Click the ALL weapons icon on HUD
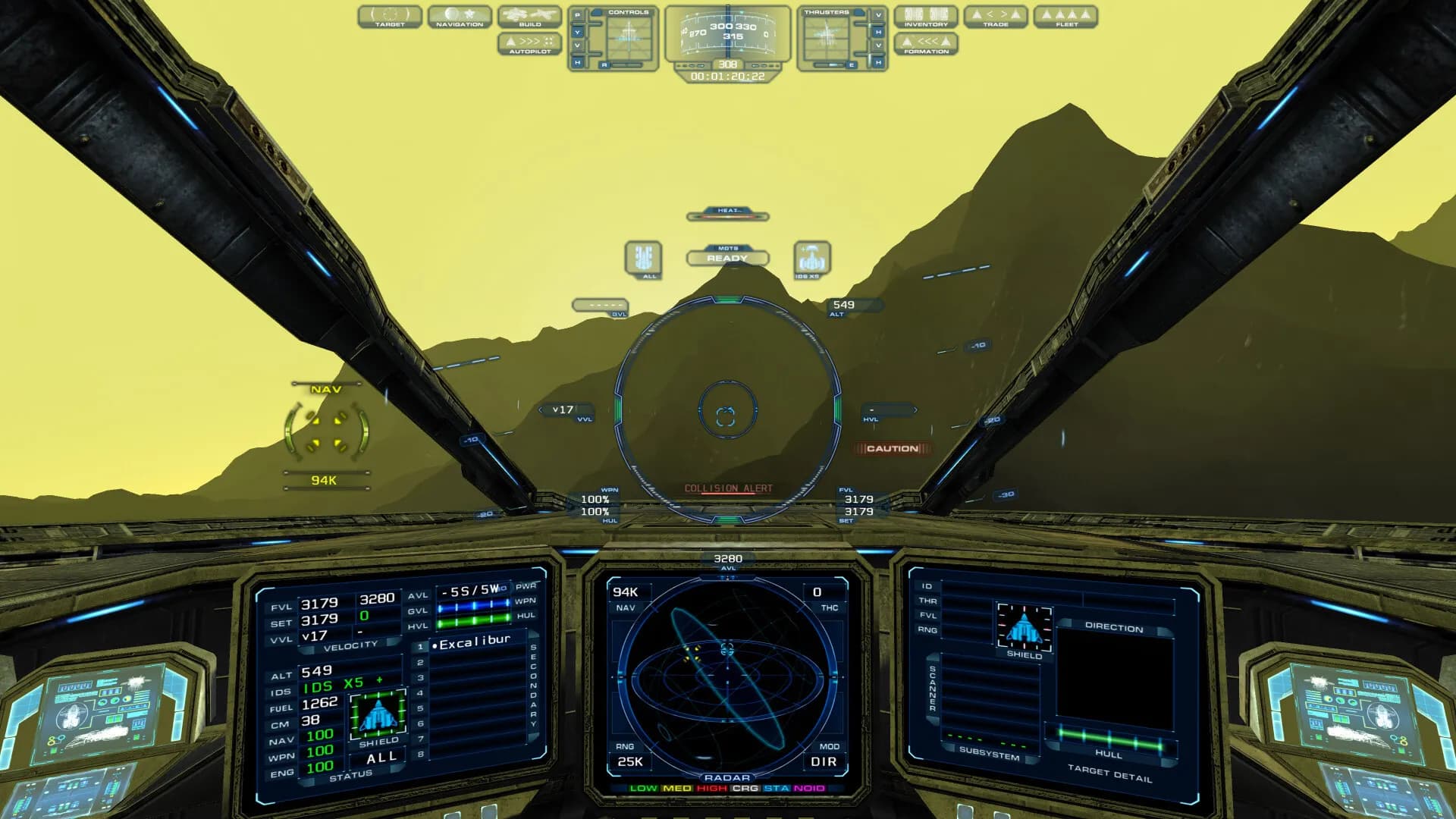 point(643,259)
